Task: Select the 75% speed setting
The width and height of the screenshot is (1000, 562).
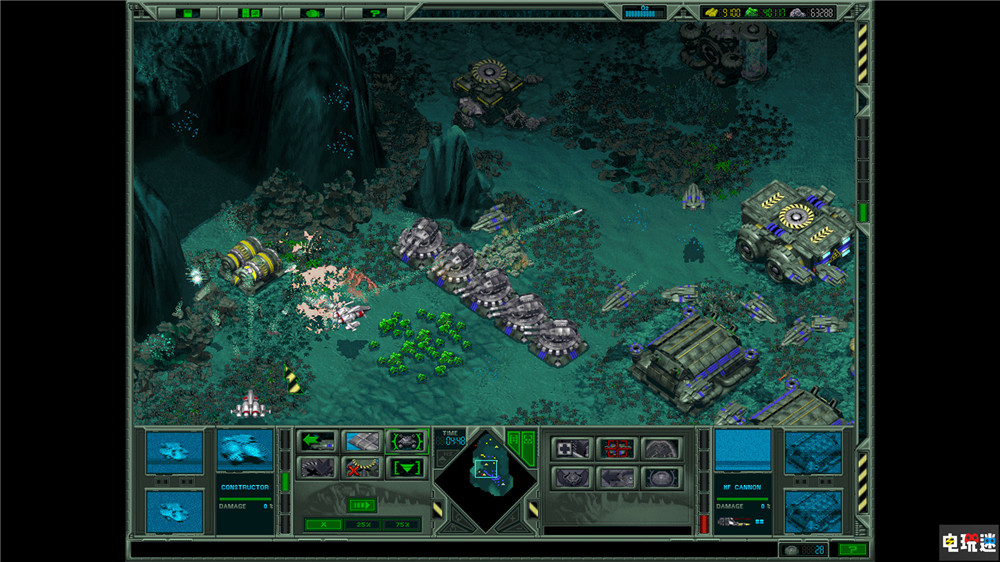Action: (402, 524)
